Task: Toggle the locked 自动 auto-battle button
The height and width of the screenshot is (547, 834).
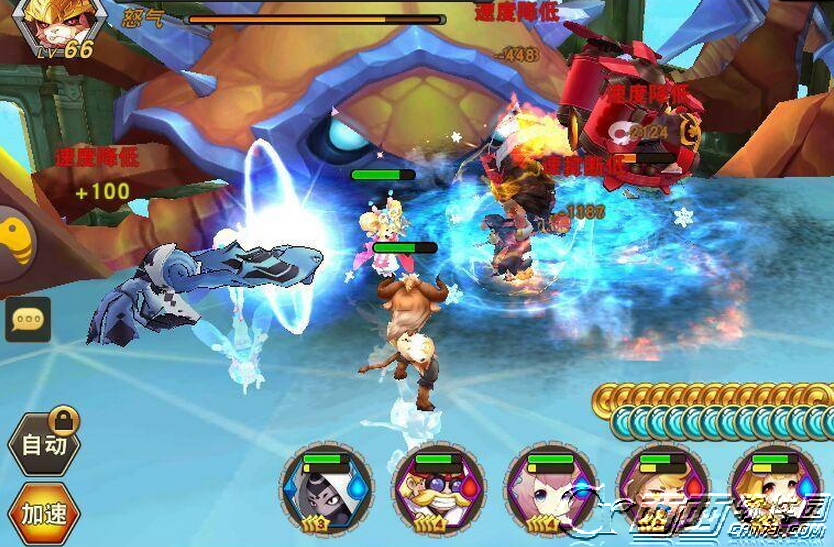Action: tap(44, 445)
